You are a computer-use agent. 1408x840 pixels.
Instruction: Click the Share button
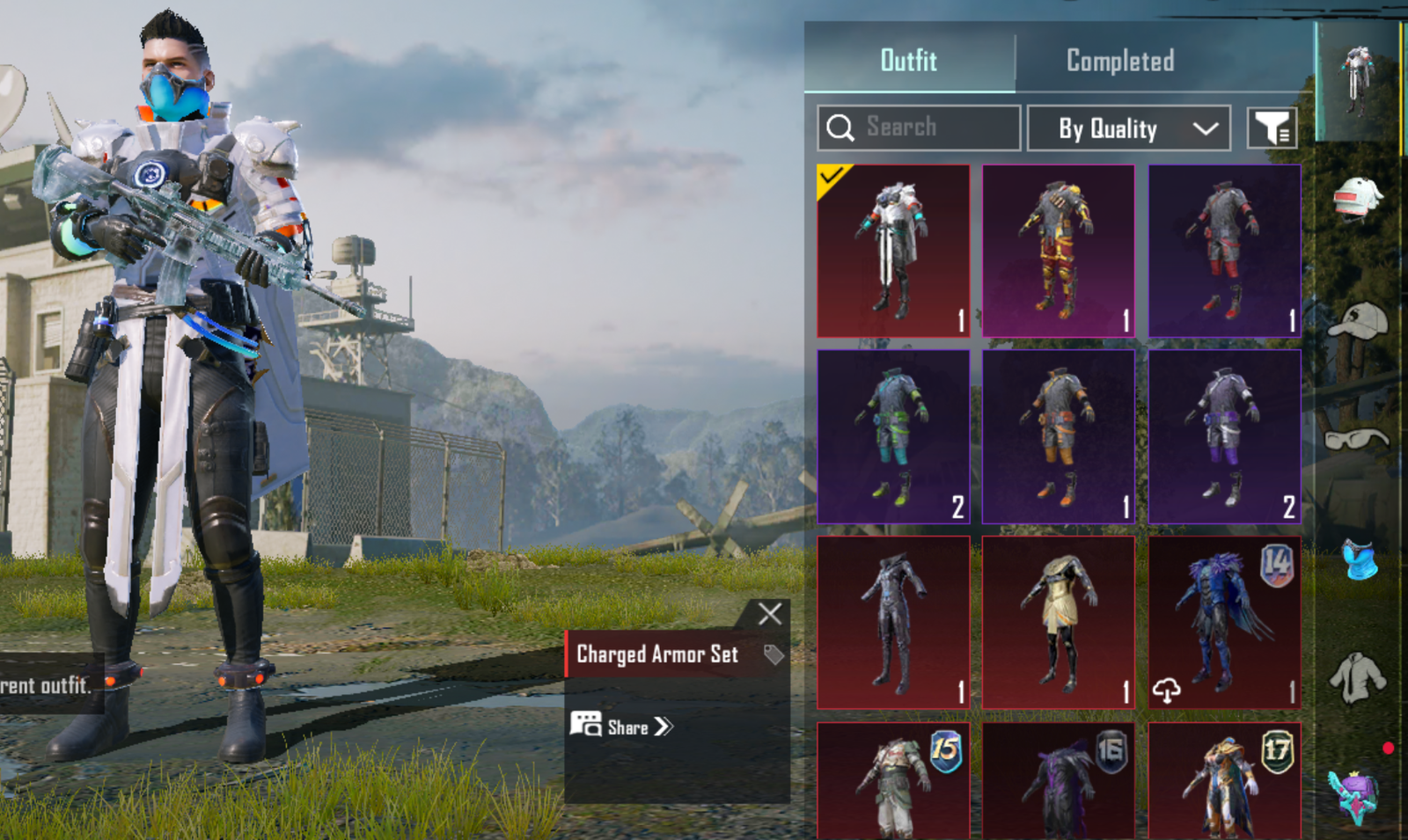coord(620,727)
